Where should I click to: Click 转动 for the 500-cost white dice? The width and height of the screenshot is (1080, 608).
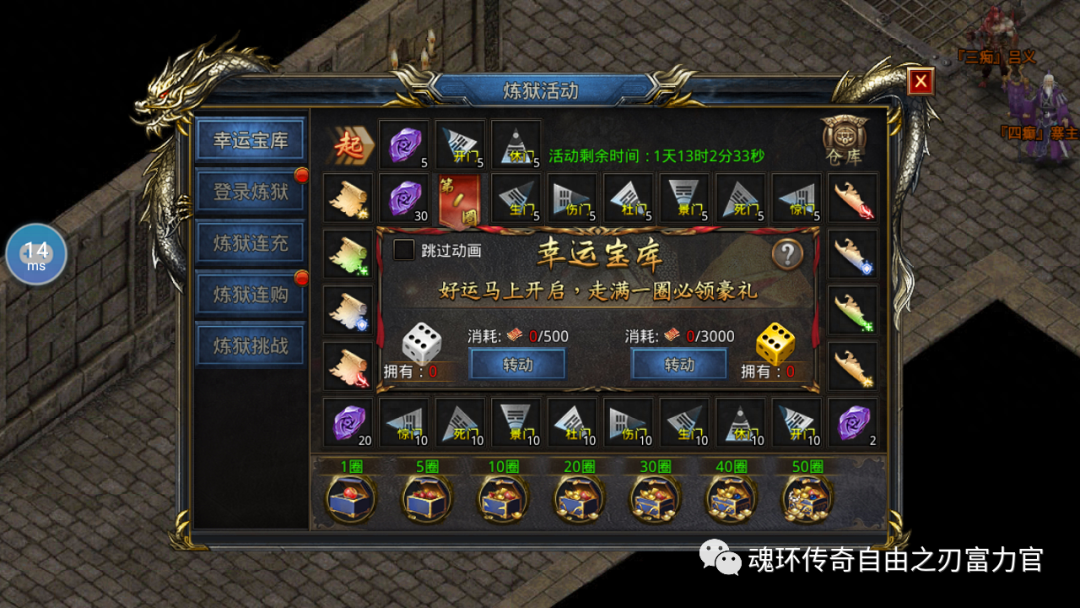518,364
